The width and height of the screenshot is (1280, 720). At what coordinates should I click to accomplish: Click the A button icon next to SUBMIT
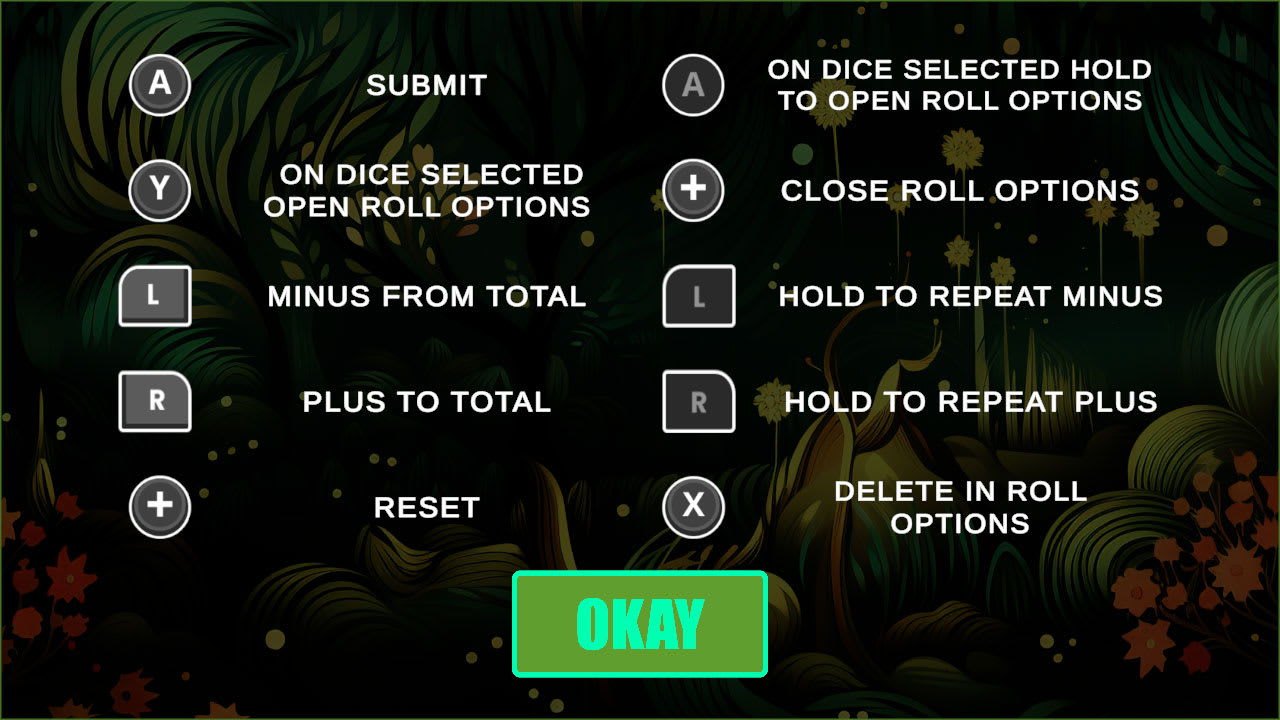click(160, 85)
